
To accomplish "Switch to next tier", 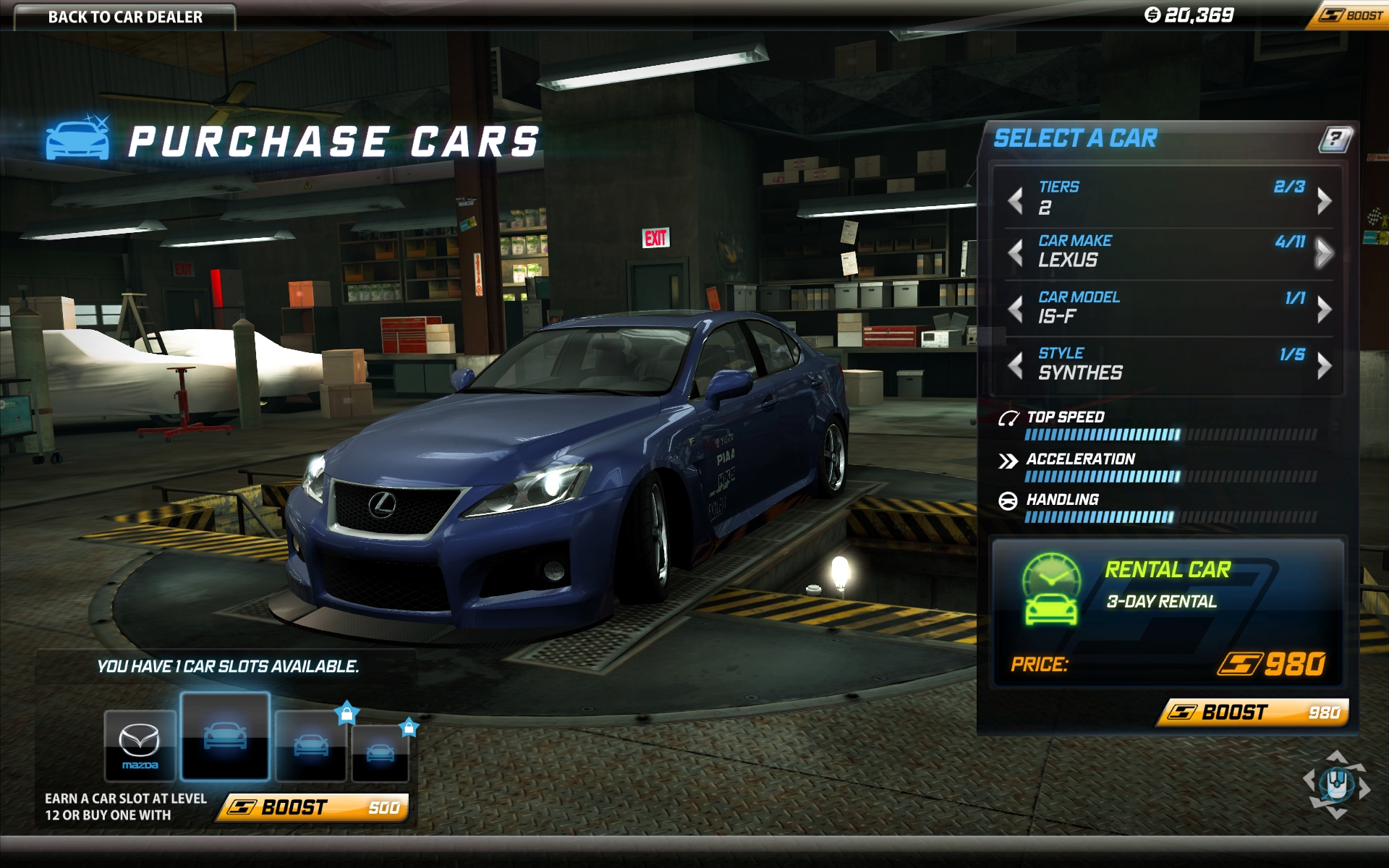I will (x=1324, y=200).
